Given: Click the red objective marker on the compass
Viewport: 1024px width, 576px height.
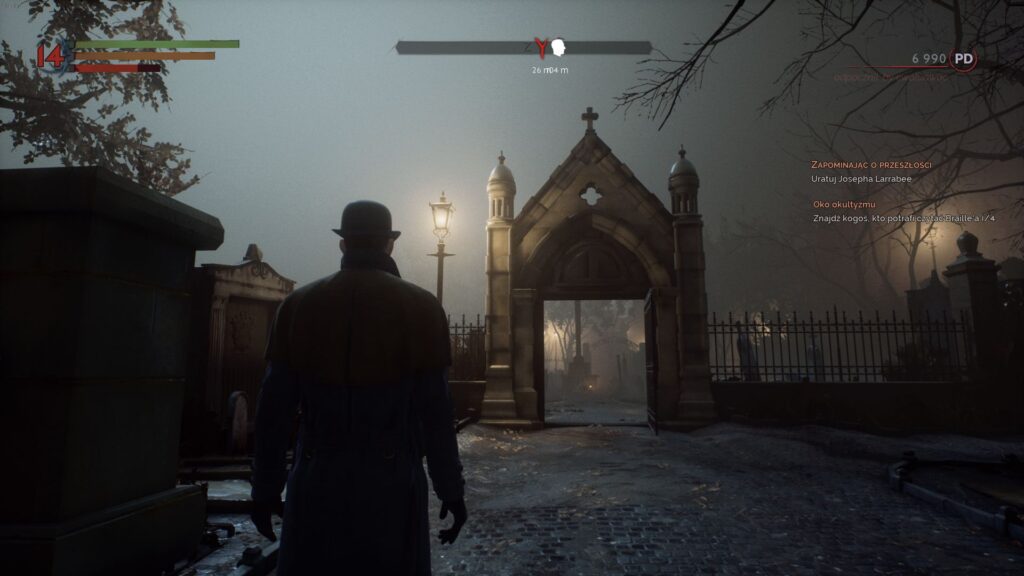Looking at the screenshot, I should click(541, 47).
